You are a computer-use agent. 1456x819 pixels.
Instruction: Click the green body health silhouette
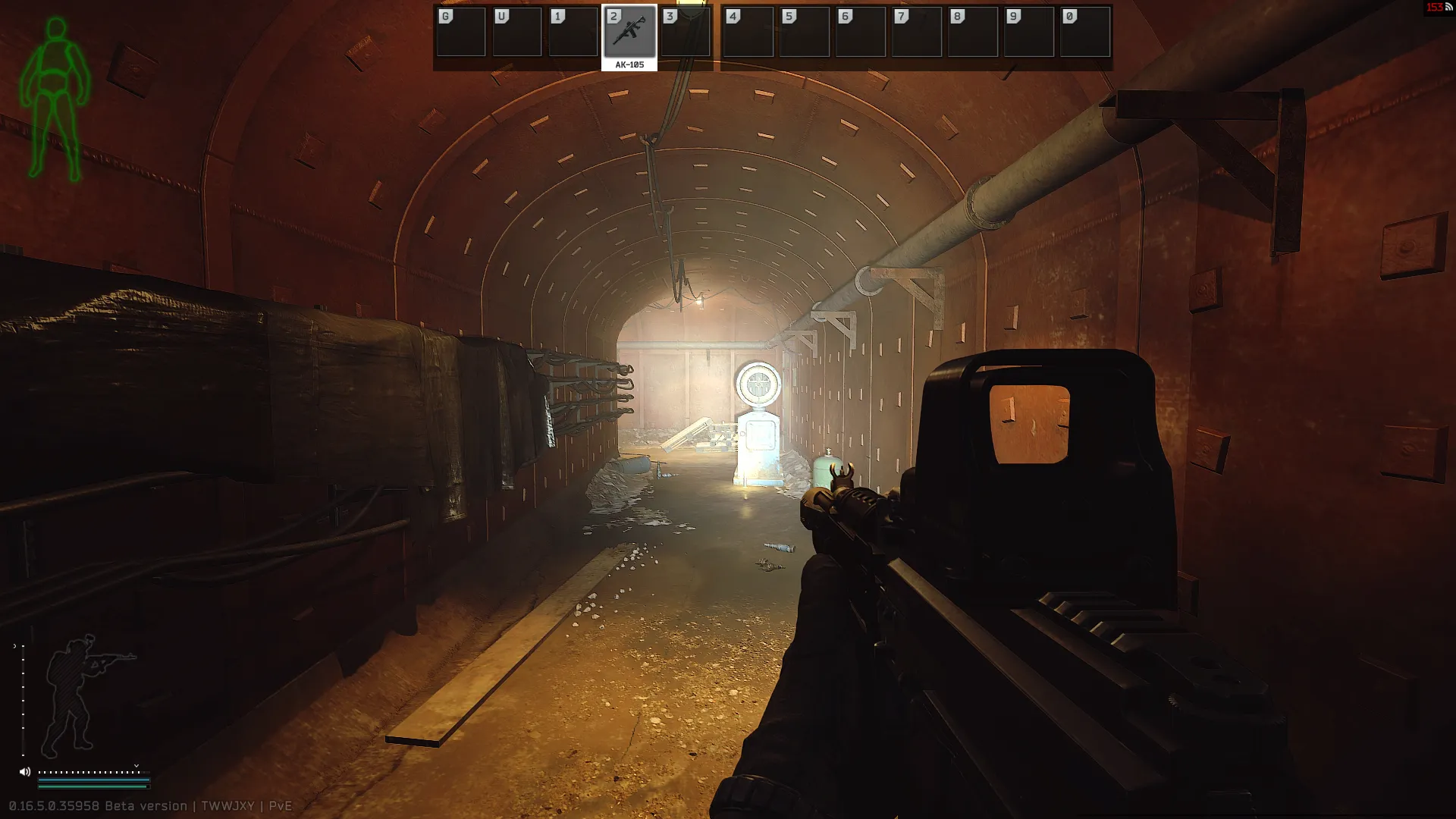pos(55,99)
